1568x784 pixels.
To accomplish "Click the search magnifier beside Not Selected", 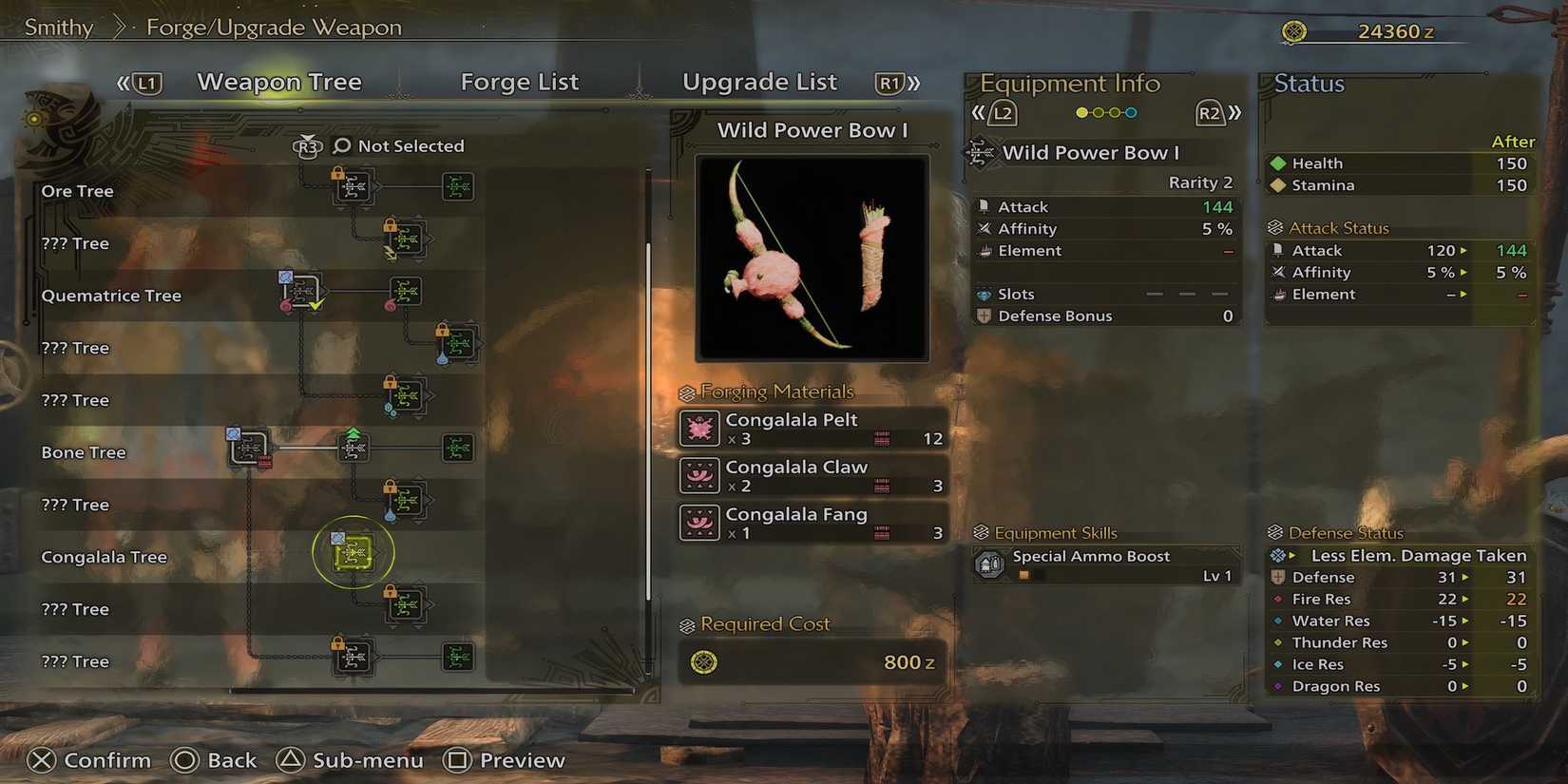I will click(339, 145).
